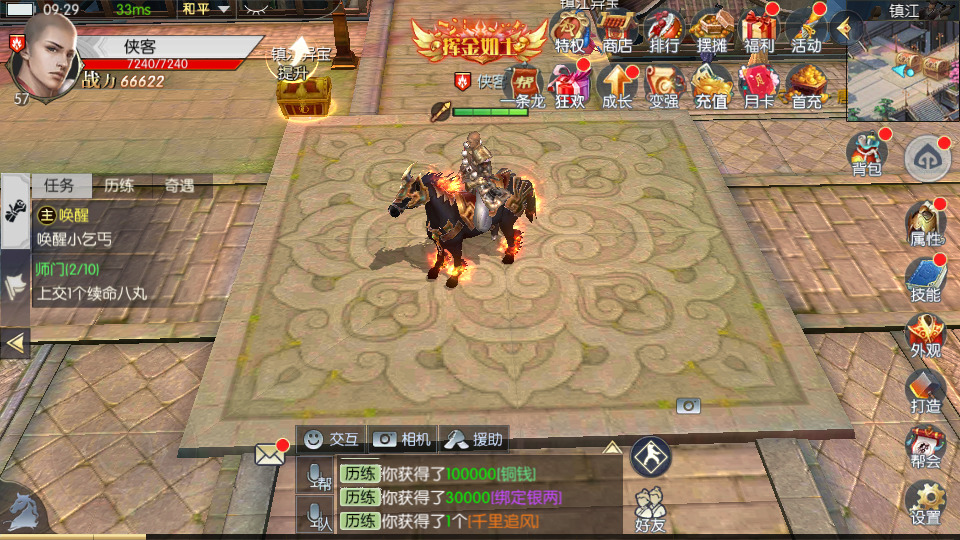Open the 月卡 monthly card icon

pyautogui.click(x=758, y=86)
